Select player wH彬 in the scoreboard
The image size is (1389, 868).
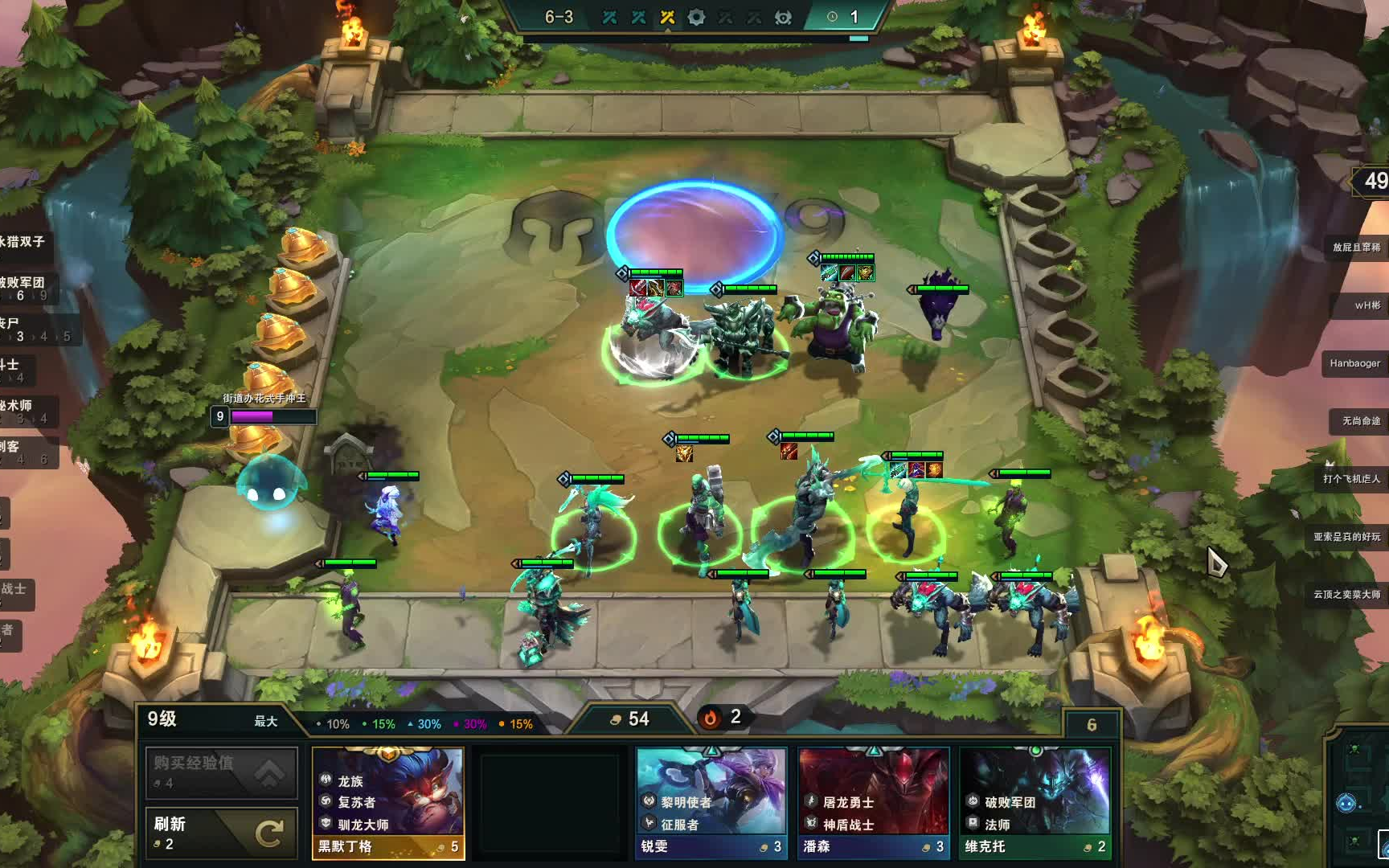point(1366,305)
